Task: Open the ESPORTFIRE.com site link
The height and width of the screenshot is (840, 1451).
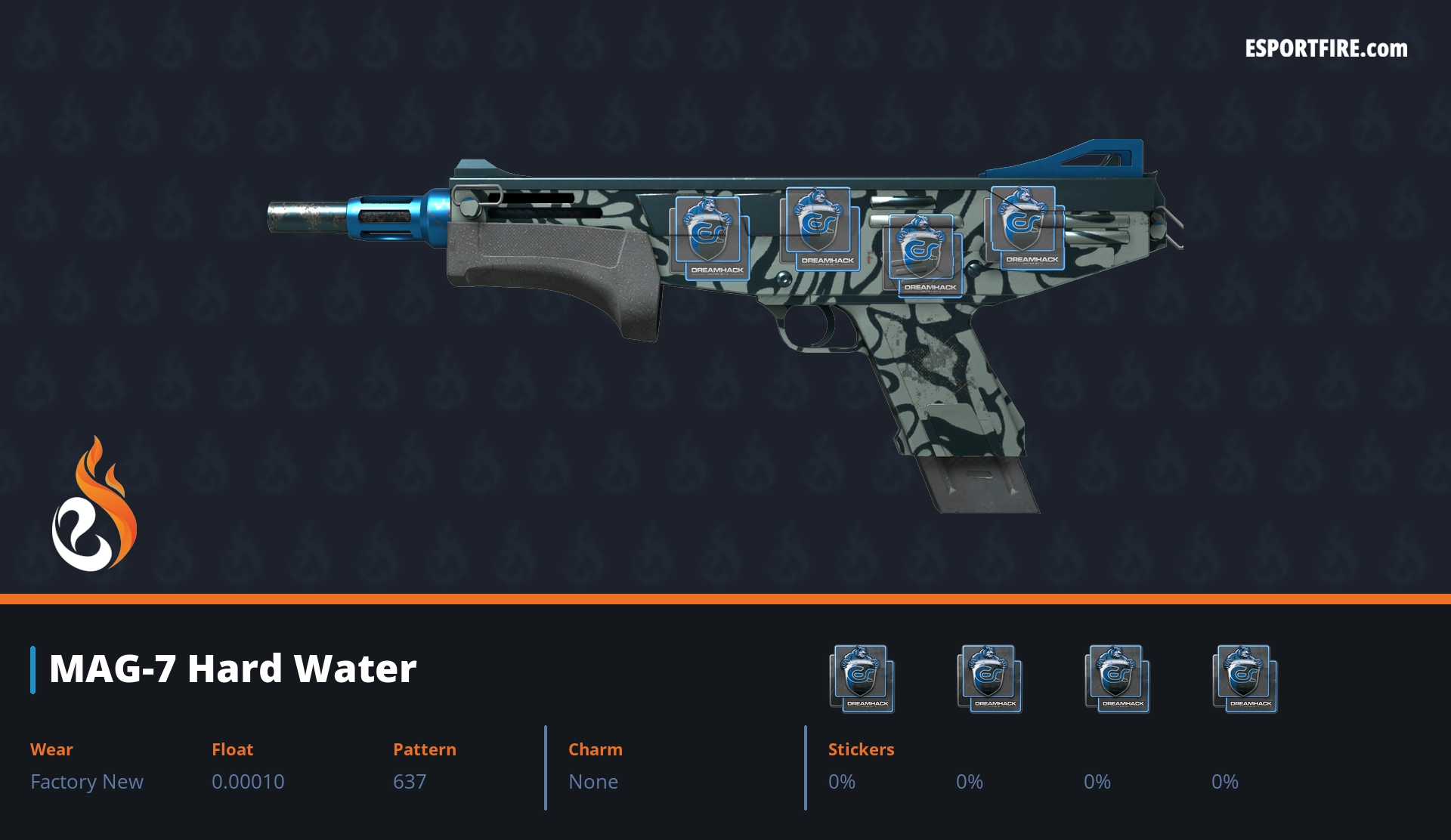Action: [1326, 49]
